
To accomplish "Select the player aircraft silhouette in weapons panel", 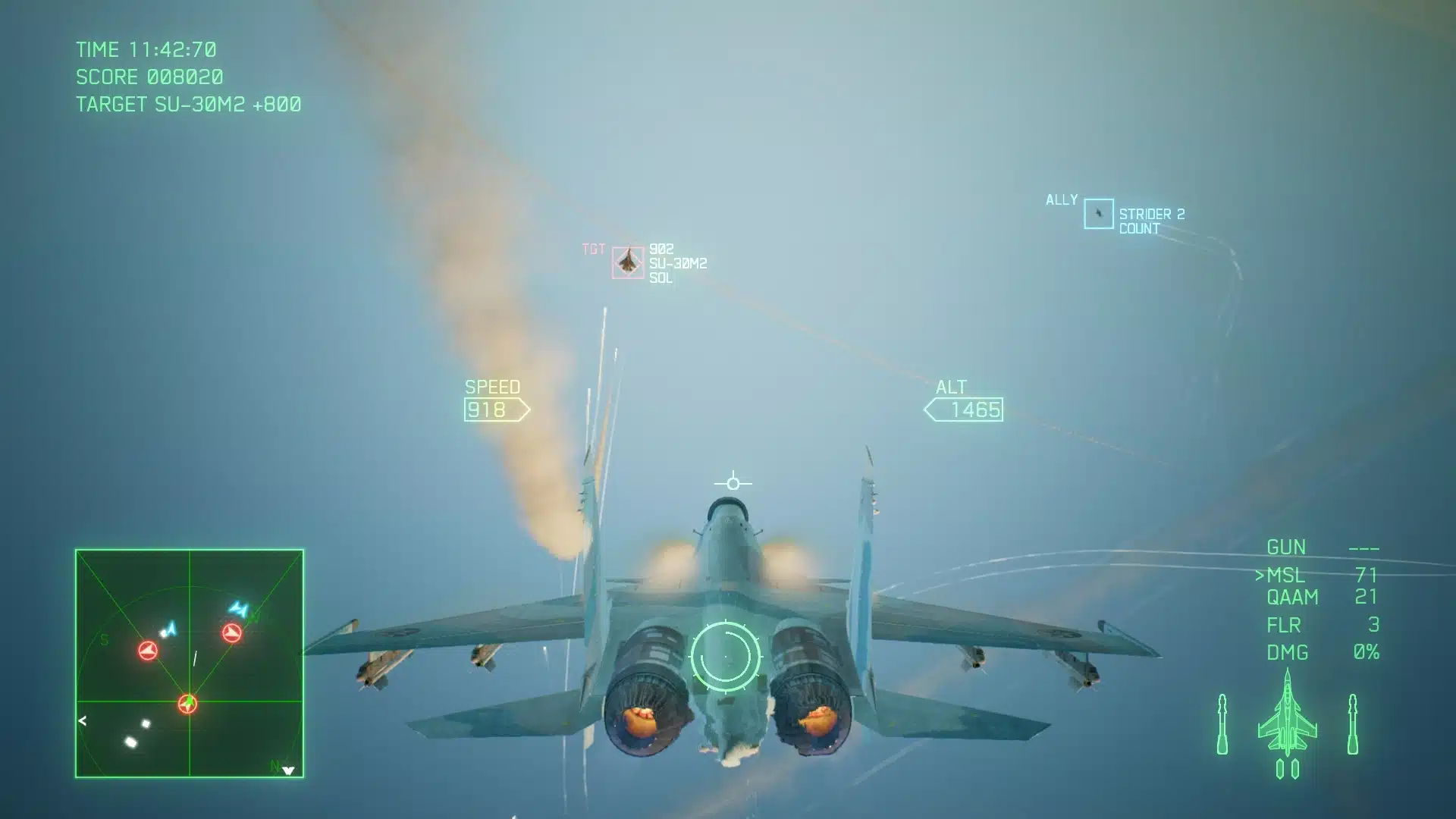I will pos(1289,717).
